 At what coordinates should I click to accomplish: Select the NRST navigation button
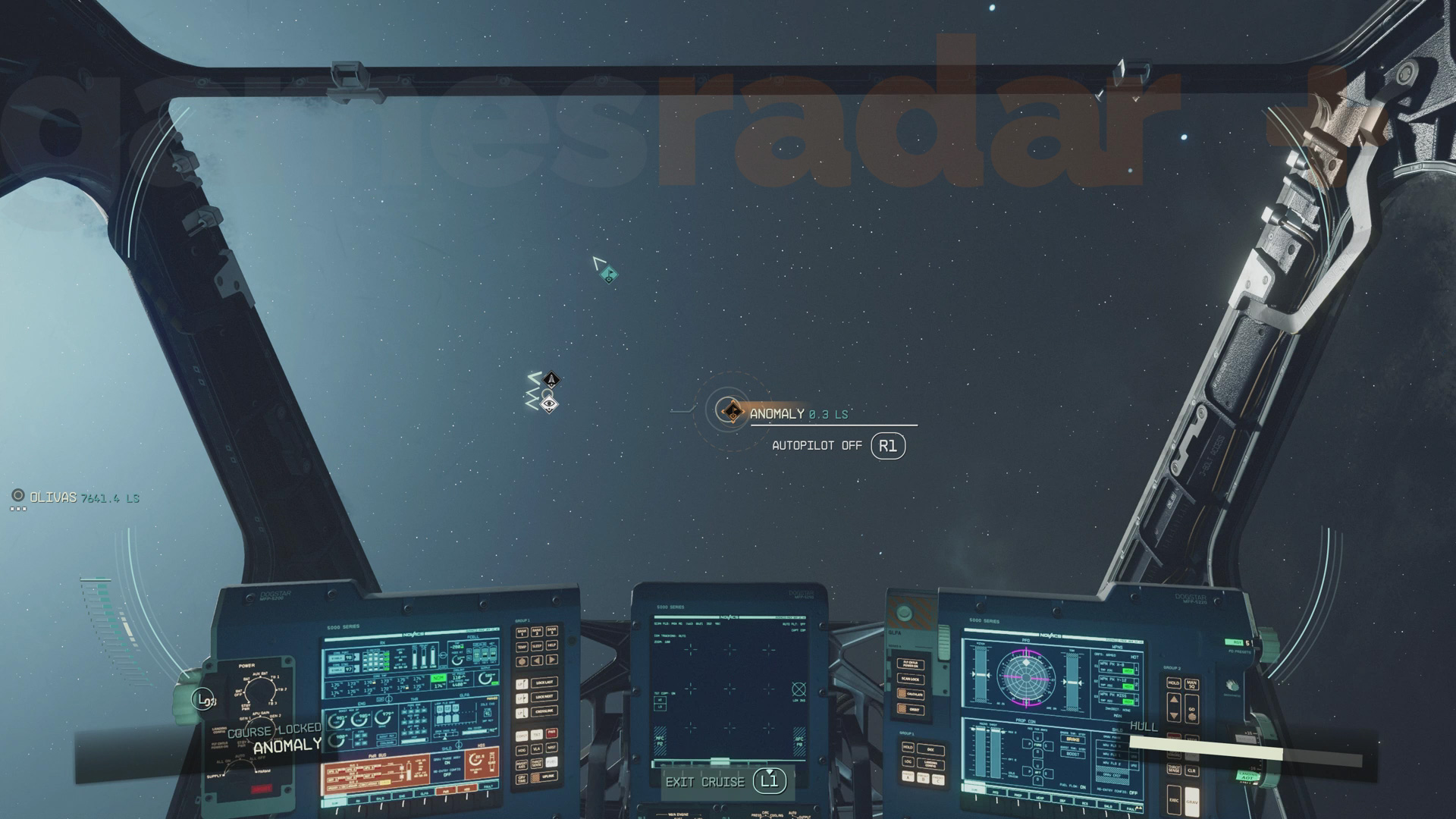pyautogui.click(x=553, y=748)
